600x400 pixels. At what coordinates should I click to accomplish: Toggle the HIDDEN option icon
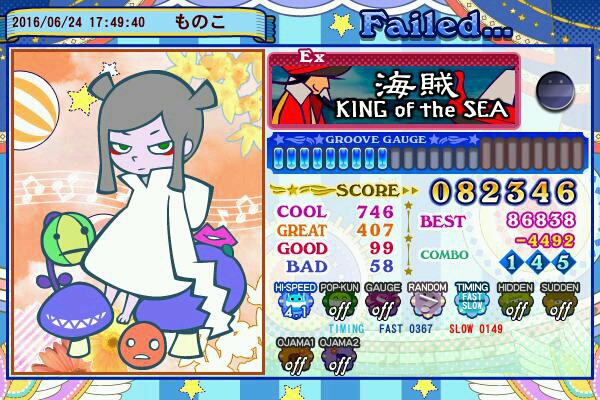(516, 303)
